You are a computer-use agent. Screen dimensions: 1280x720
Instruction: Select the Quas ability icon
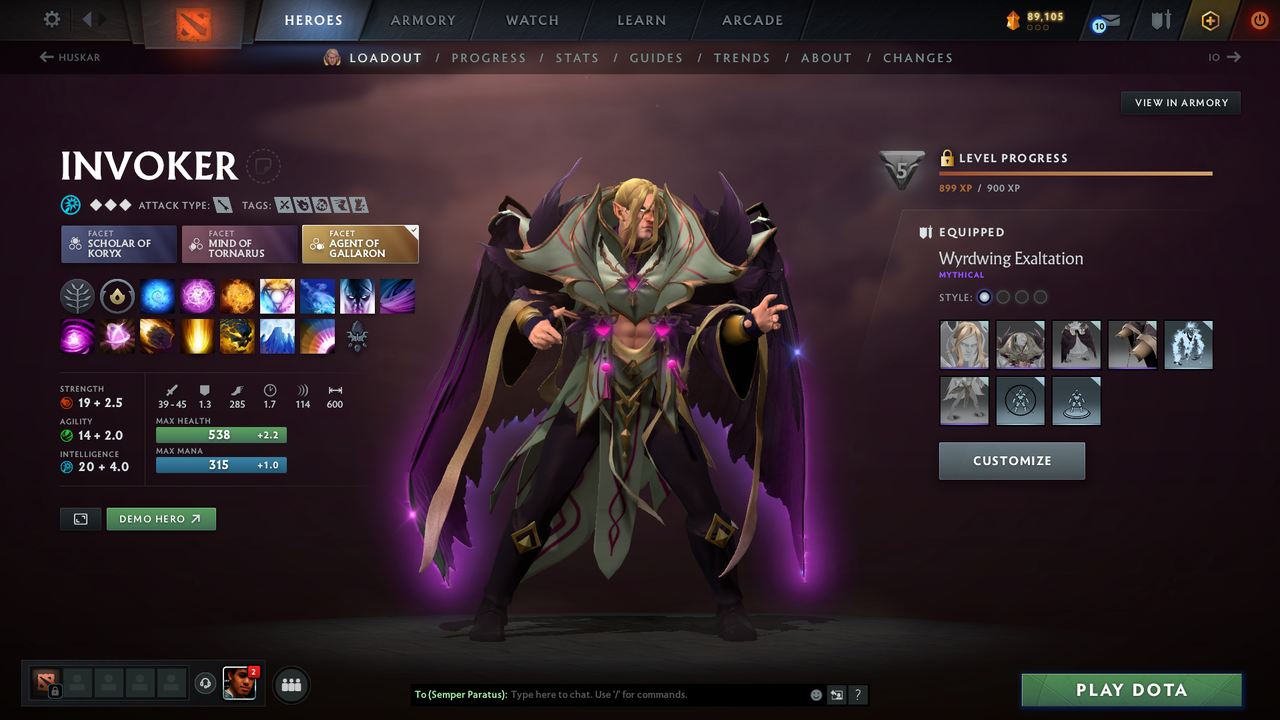point(157,295)
